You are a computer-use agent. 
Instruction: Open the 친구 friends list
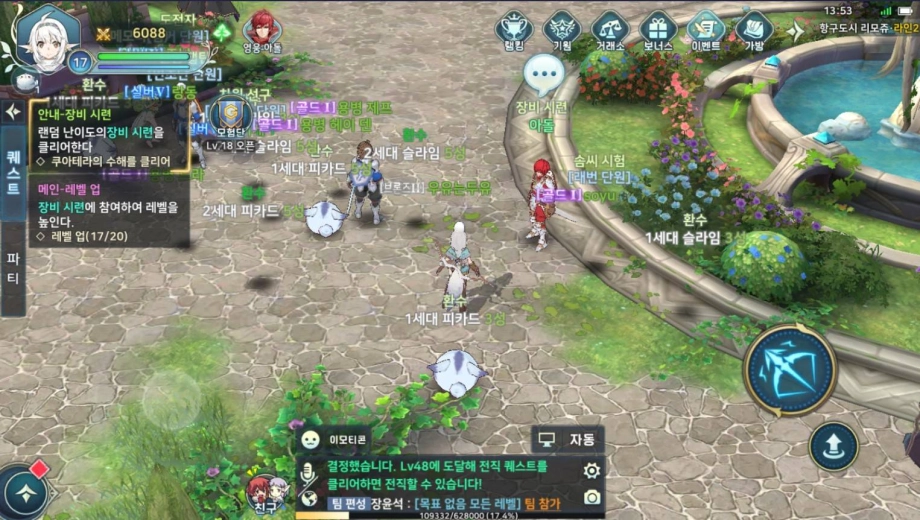265,493
